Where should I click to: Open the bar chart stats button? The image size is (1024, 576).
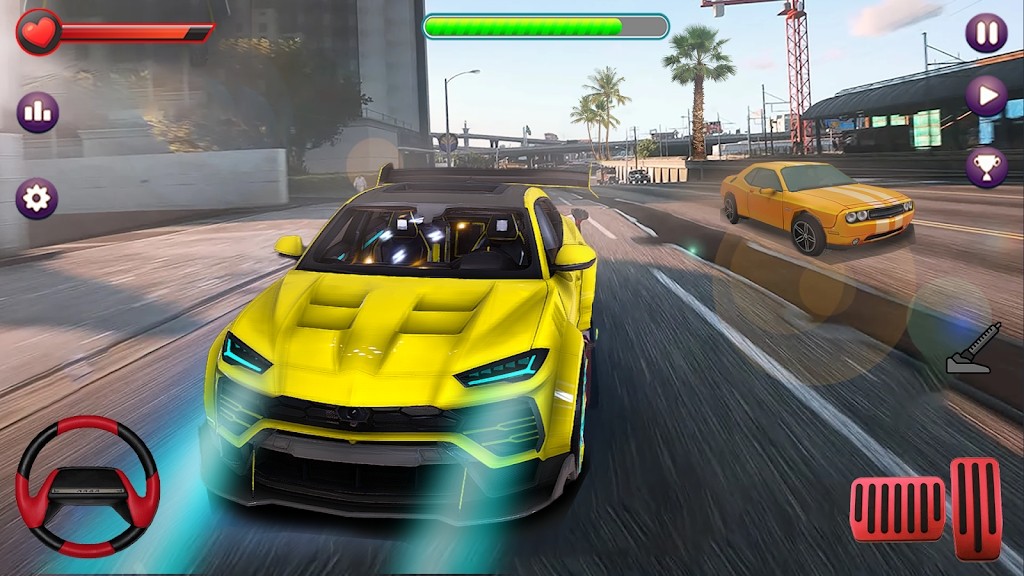tap(37, 112)
